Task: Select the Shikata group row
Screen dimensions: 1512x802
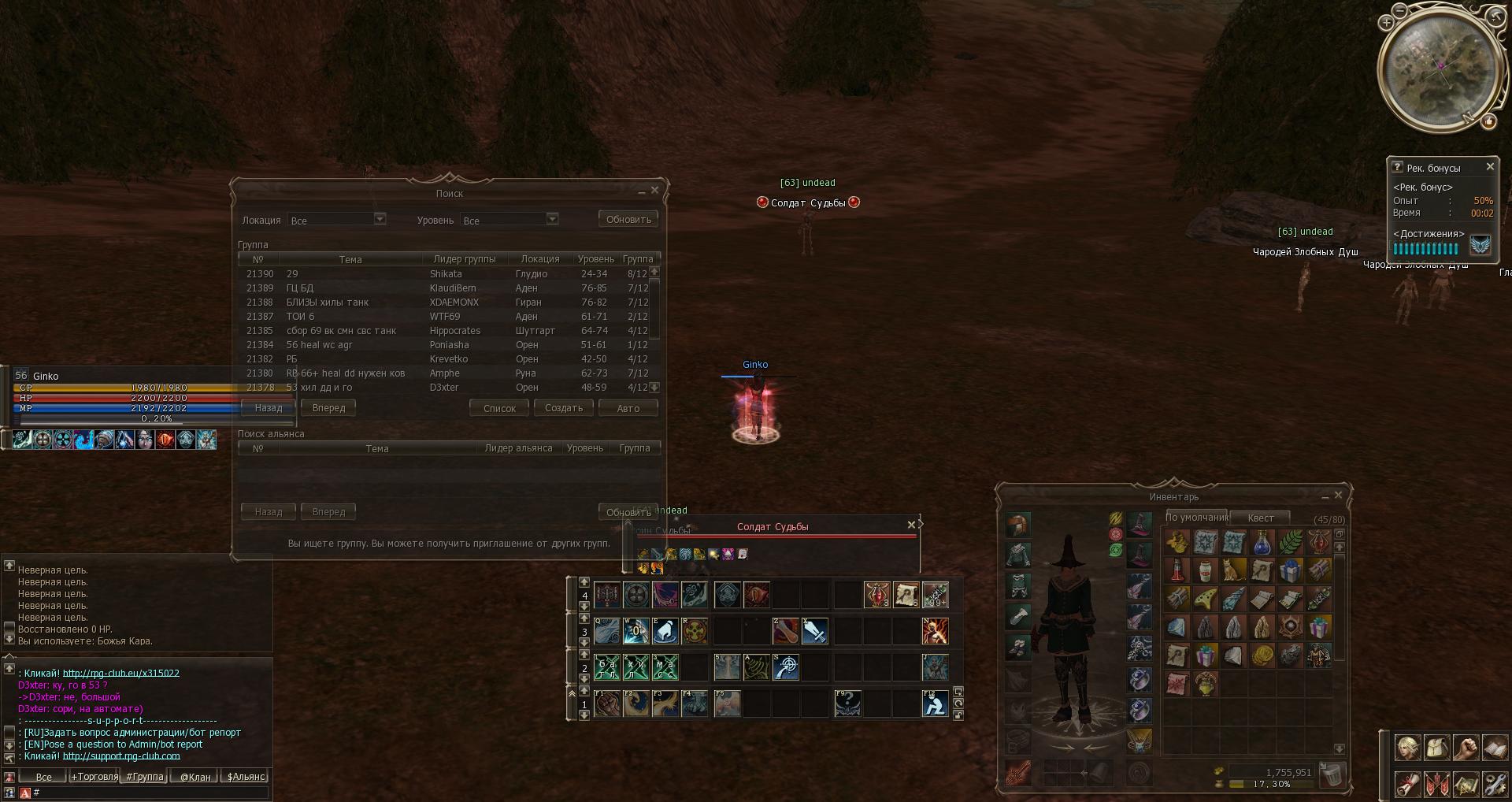Action: click(446, 274)
